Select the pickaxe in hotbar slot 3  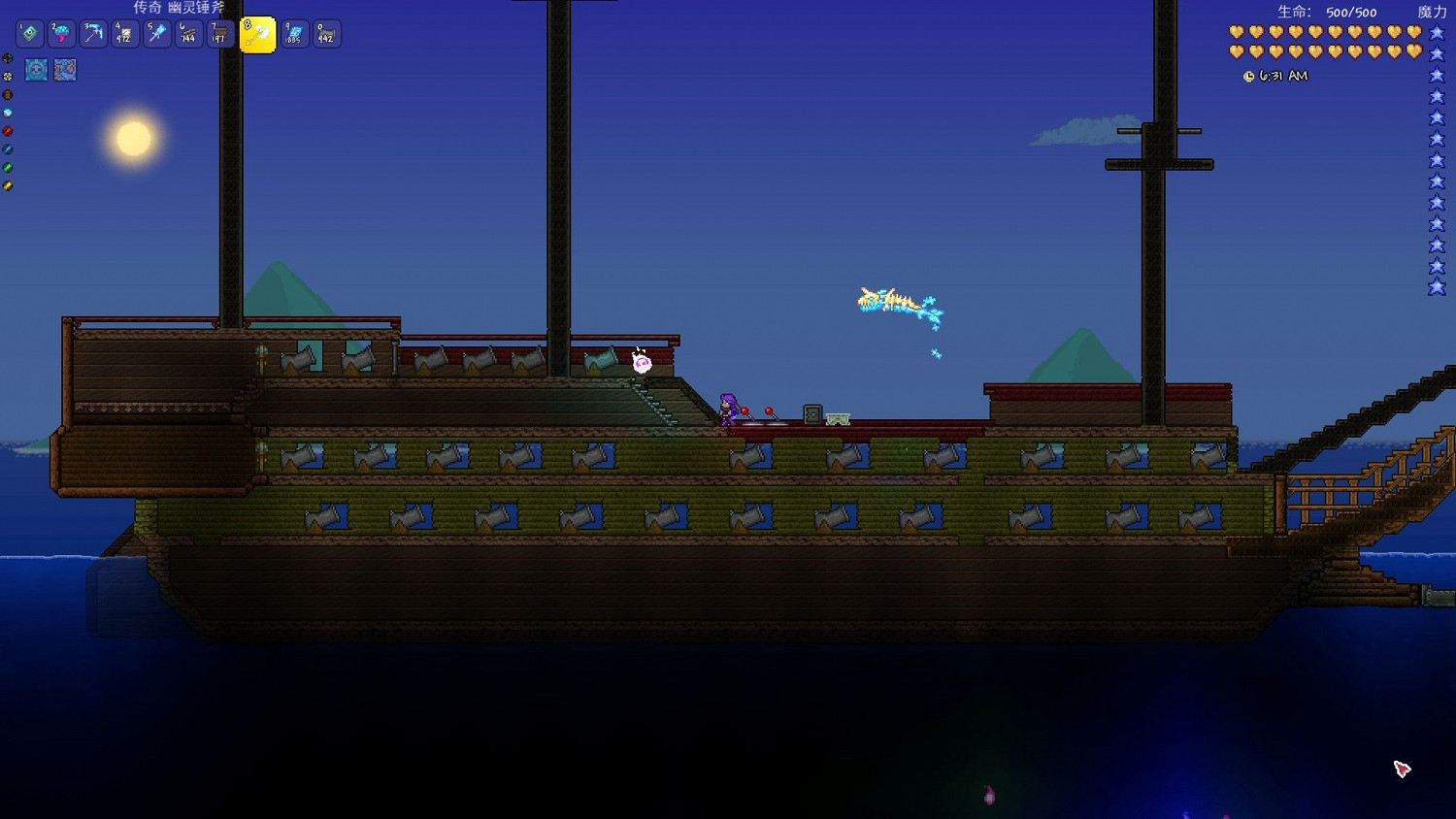coord(29,34)
